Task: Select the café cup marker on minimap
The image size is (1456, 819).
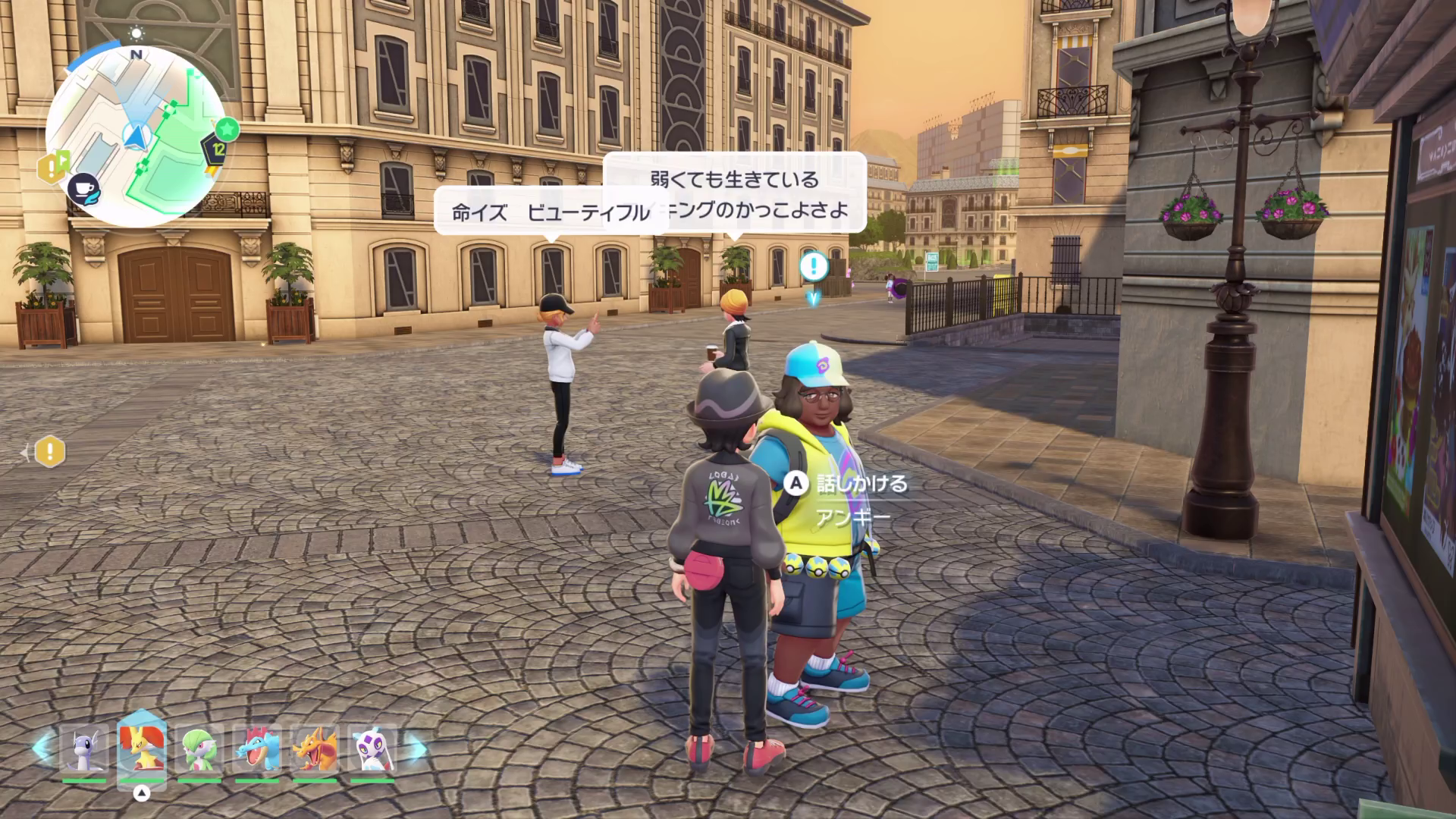Action: tap(83, 189)
